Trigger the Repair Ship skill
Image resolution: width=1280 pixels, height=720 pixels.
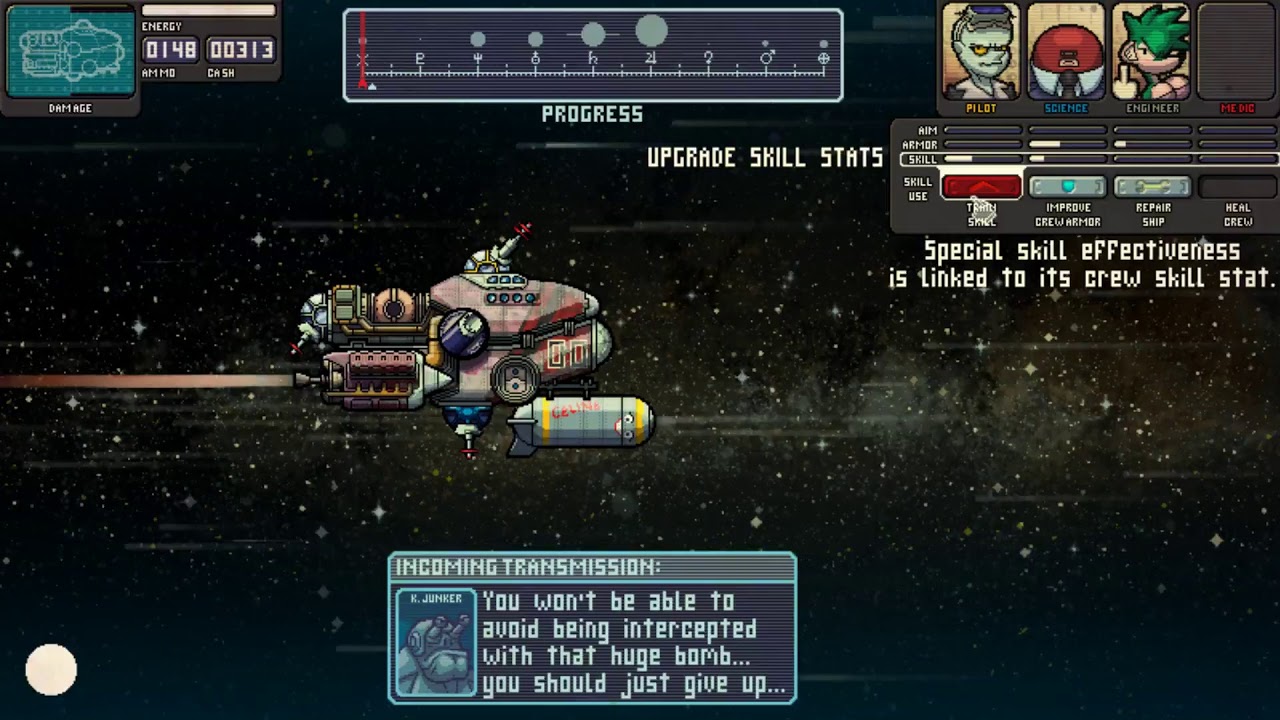click(1152, 187)
